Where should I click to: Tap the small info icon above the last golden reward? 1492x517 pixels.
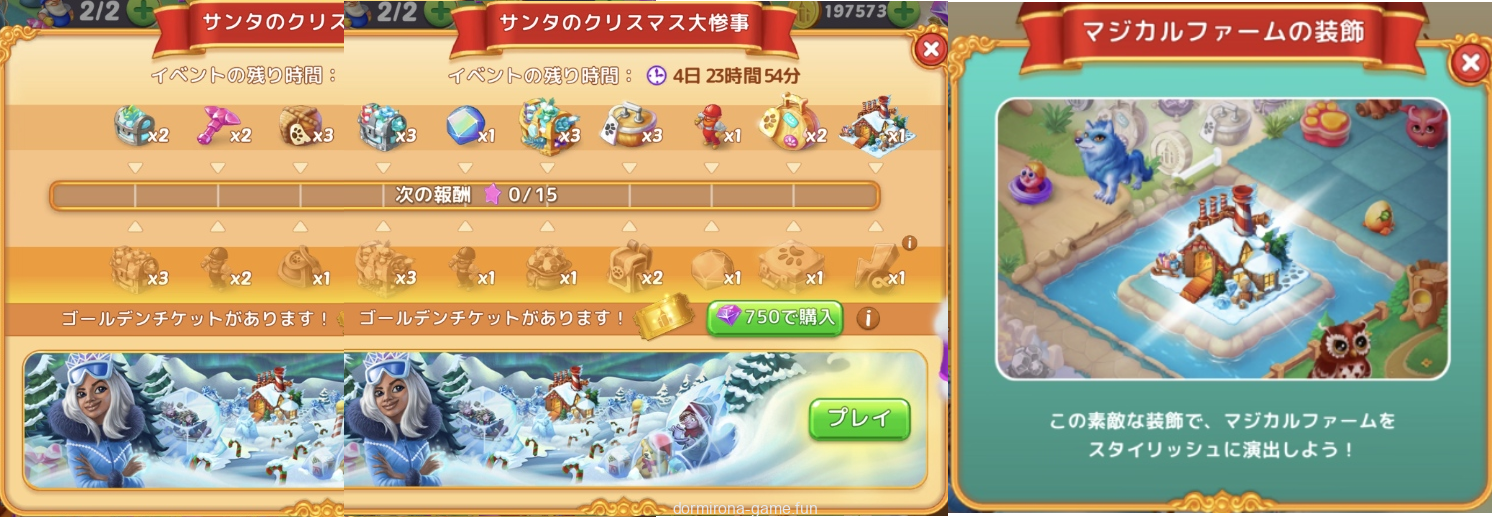pyautogui.click(x=909, y=243)
